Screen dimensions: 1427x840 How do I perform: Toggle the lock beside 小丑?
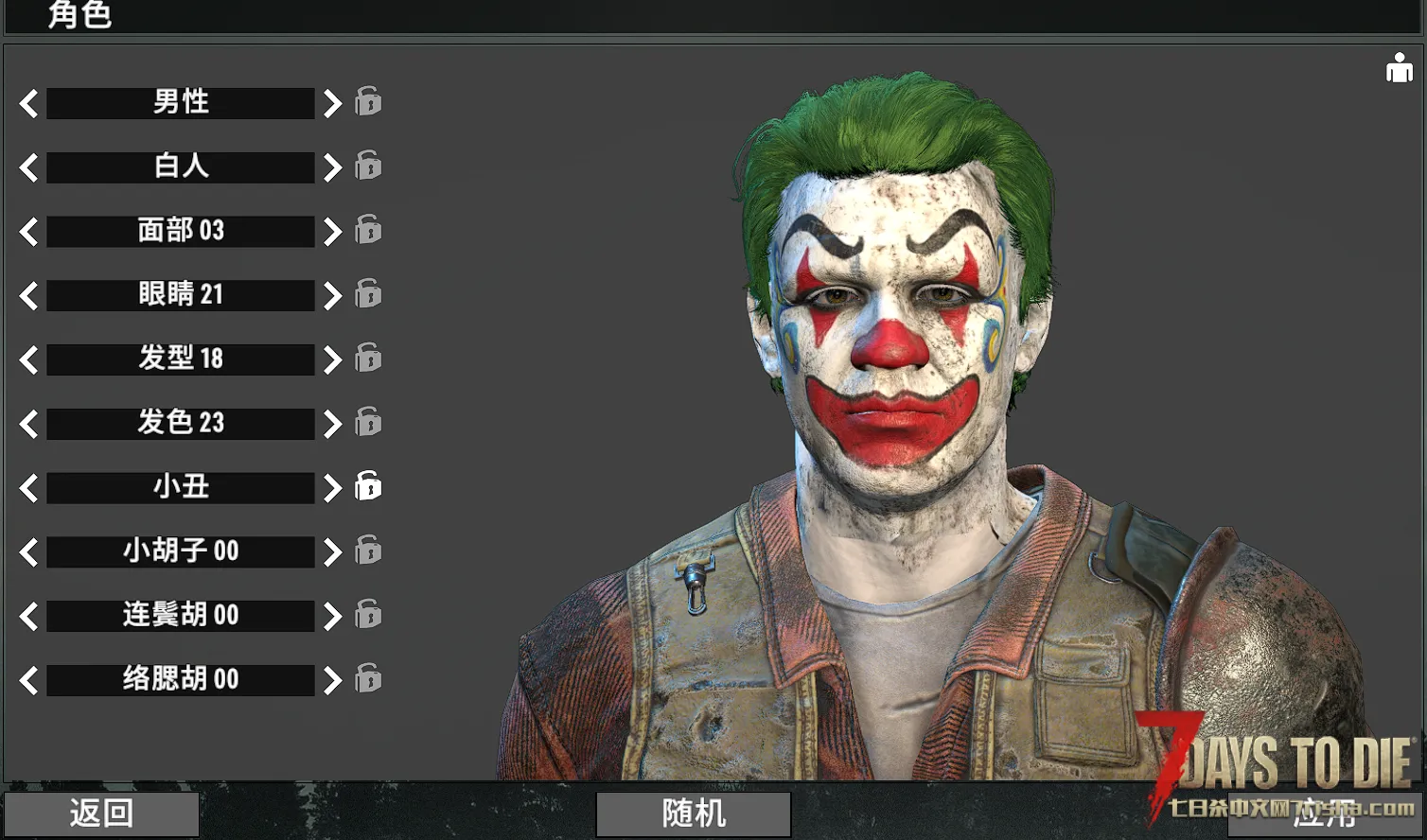[368, 486]
